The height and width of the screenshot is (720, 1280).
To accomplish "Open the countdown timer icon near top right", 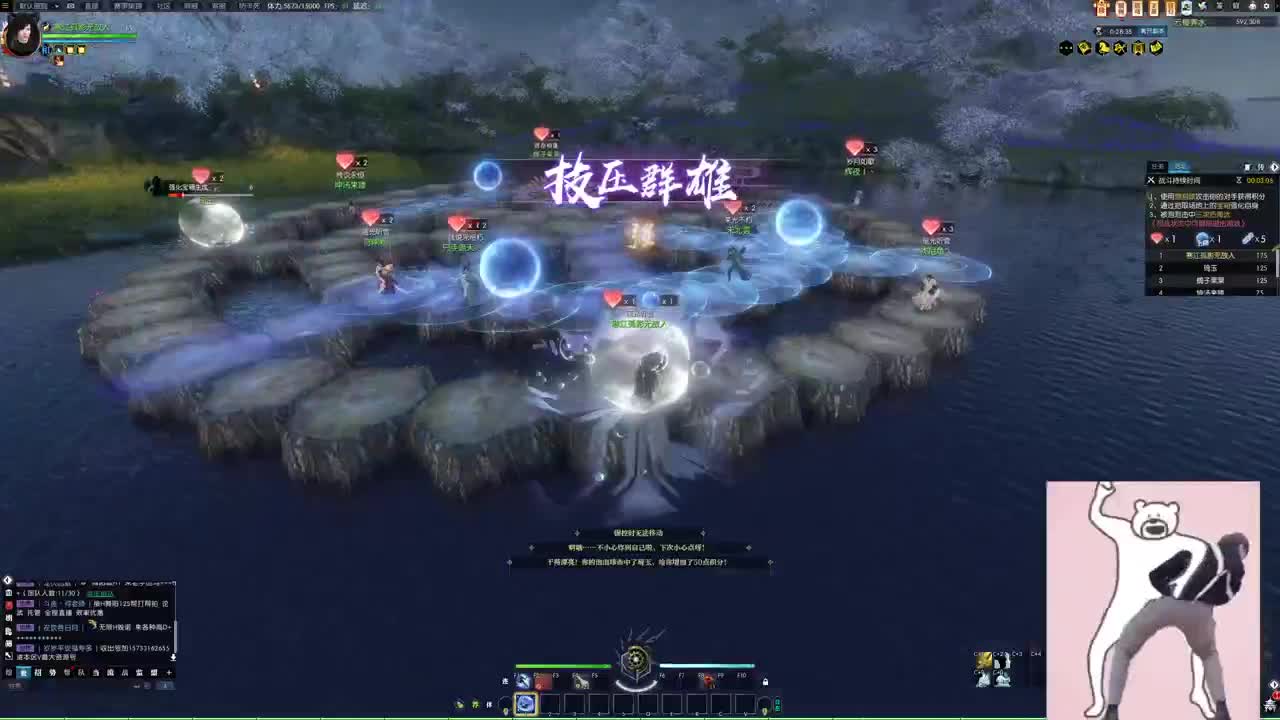I will [x=1100, y=31].
